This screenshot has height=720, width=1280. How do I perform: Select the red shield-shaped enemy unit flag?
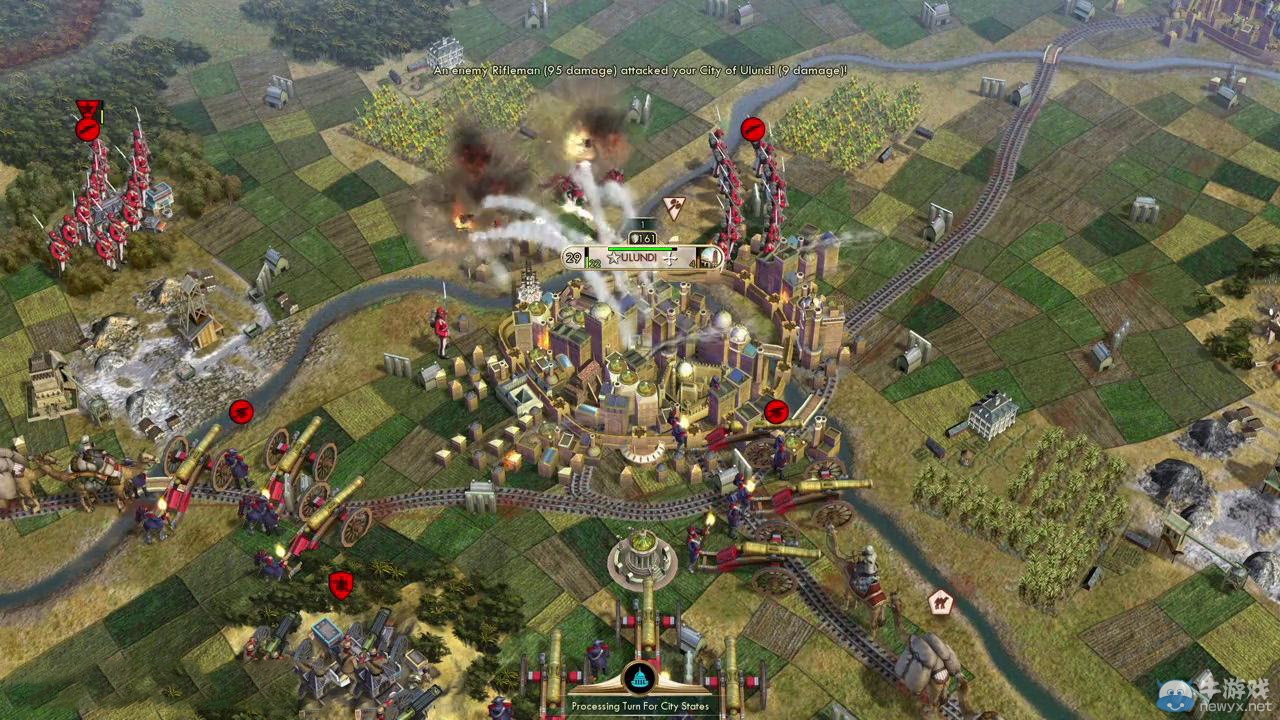click(x=341, y=585)
